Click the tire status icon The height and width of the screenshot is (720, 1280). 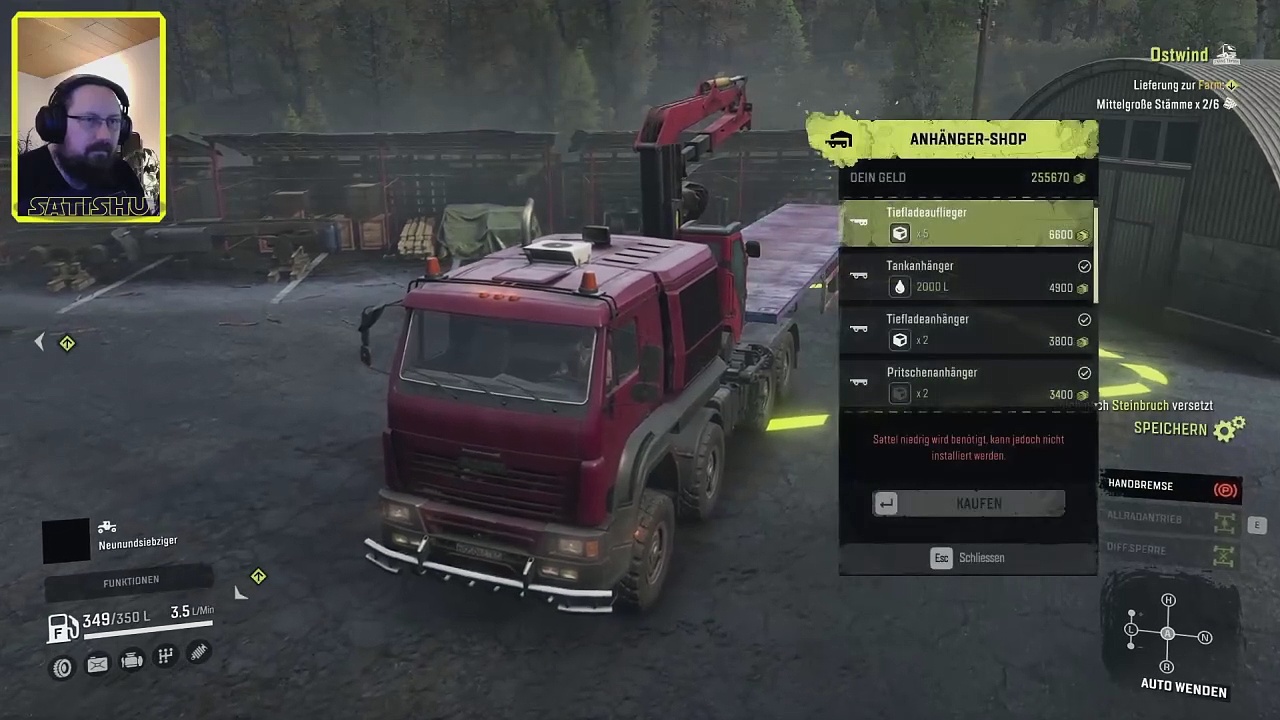coord(62,667)
